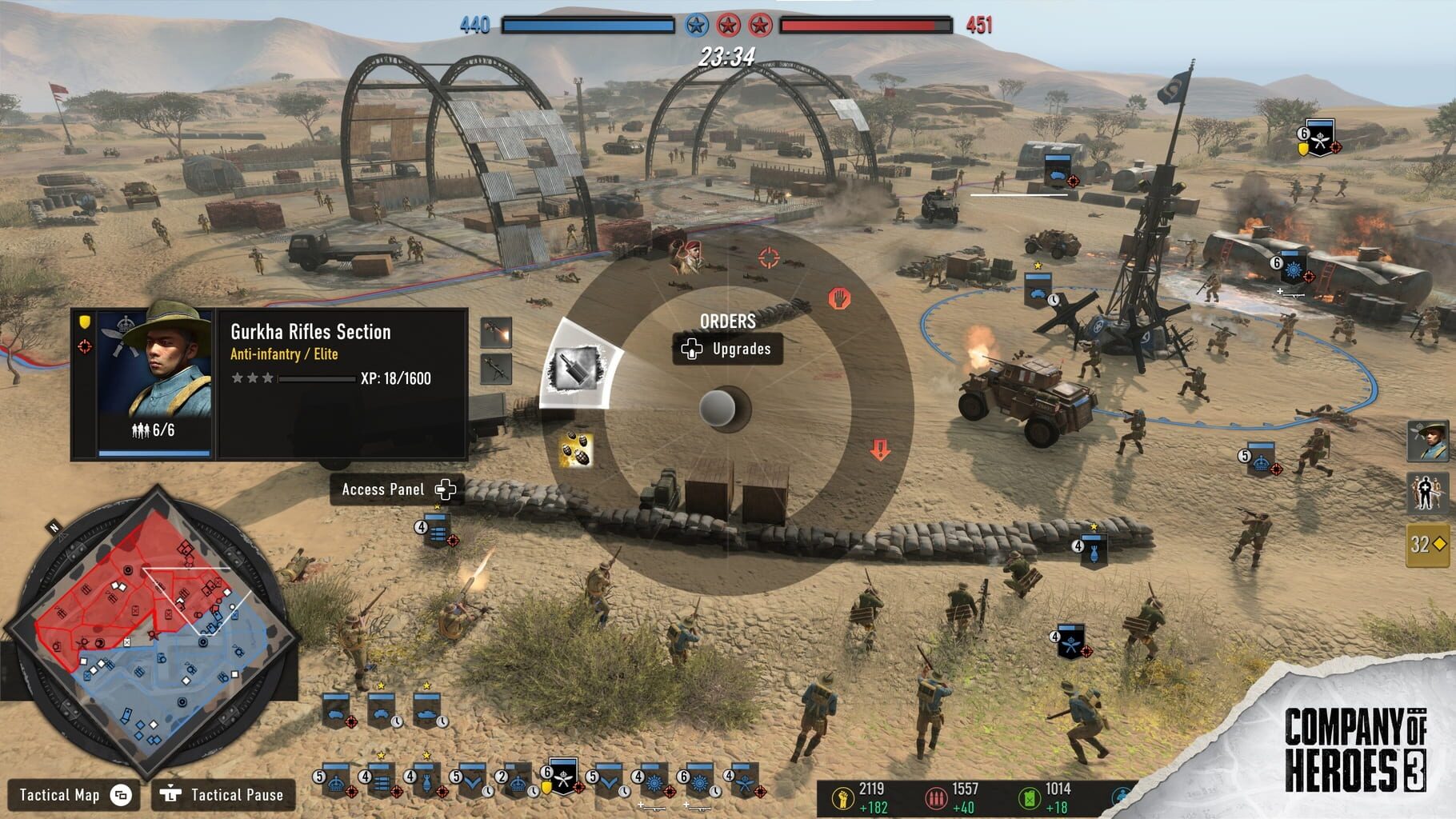Click the attack-ground target icon near the wheel
Image resolution: width=1456 pixels, height=819 pixels.
tap(768, 258)
